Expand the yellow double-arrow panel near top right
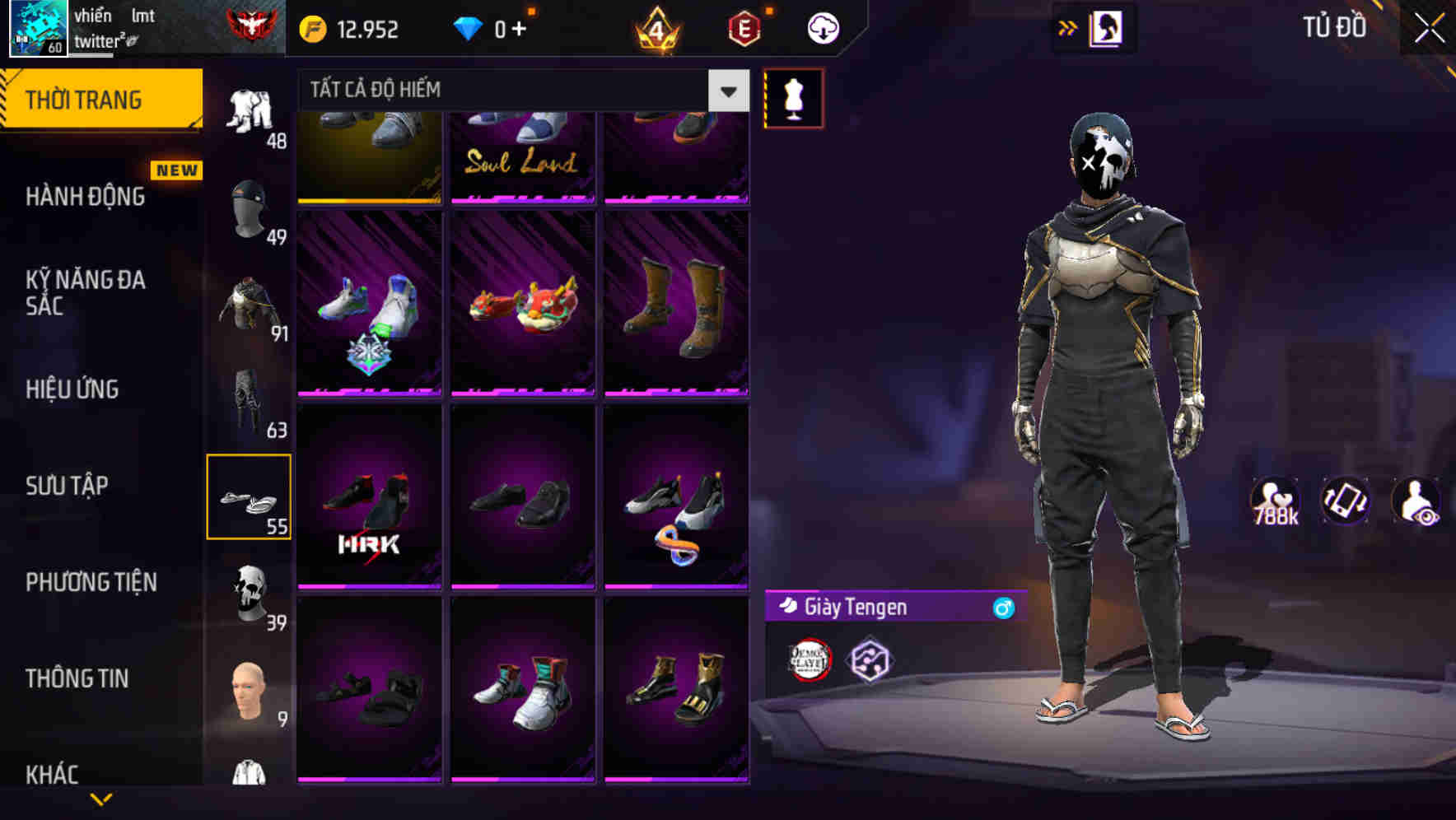Image resolution: width=1456 pixels, height=820 pixels. [1067, 27]
